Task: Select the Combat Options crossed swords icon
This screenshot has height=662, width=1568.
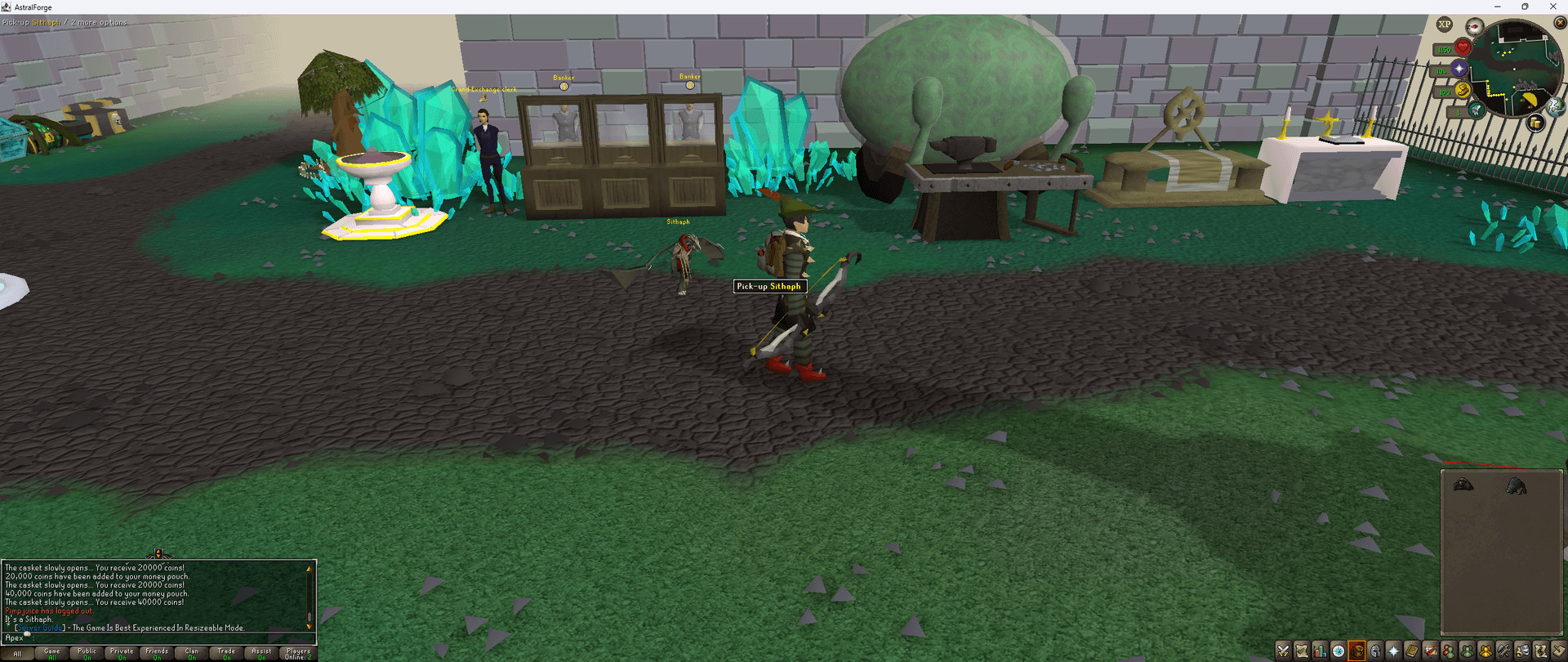Action: point(1284,652)
